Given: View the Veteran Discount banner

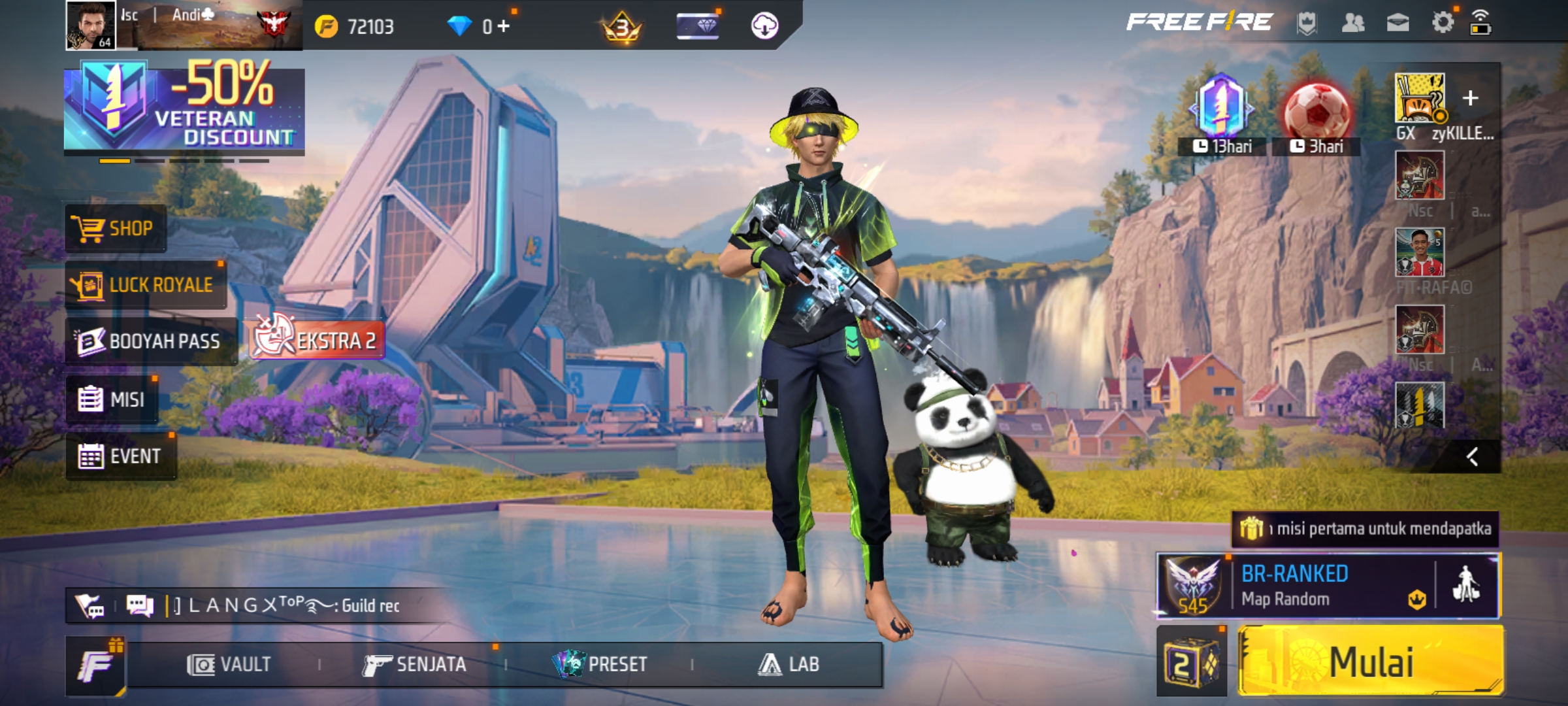Looking at the screenshot, I should (184, 106).
